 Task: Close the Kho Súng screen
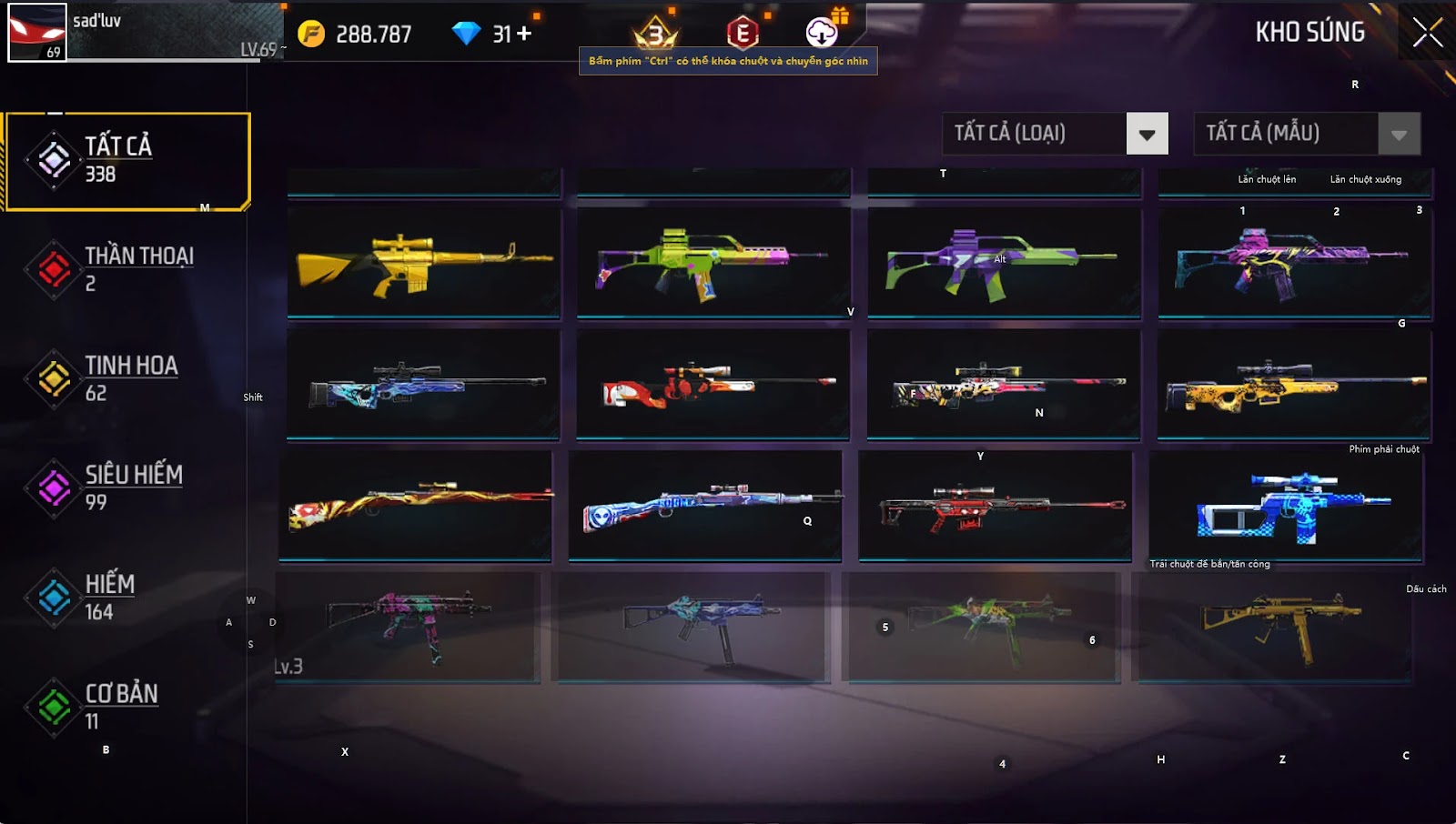(1427, 33)
